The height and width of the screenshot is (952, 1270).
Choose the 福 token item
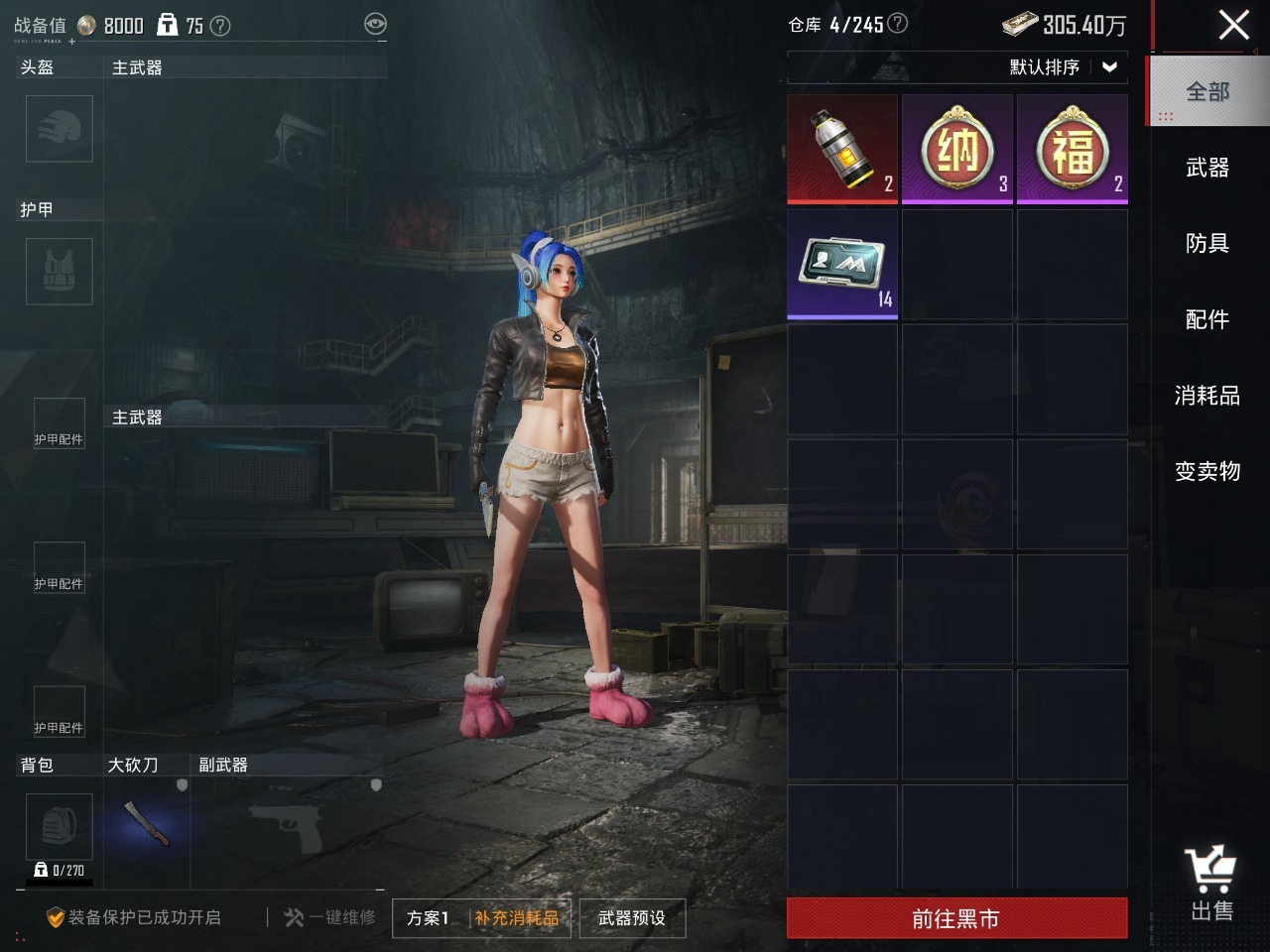1073,149
